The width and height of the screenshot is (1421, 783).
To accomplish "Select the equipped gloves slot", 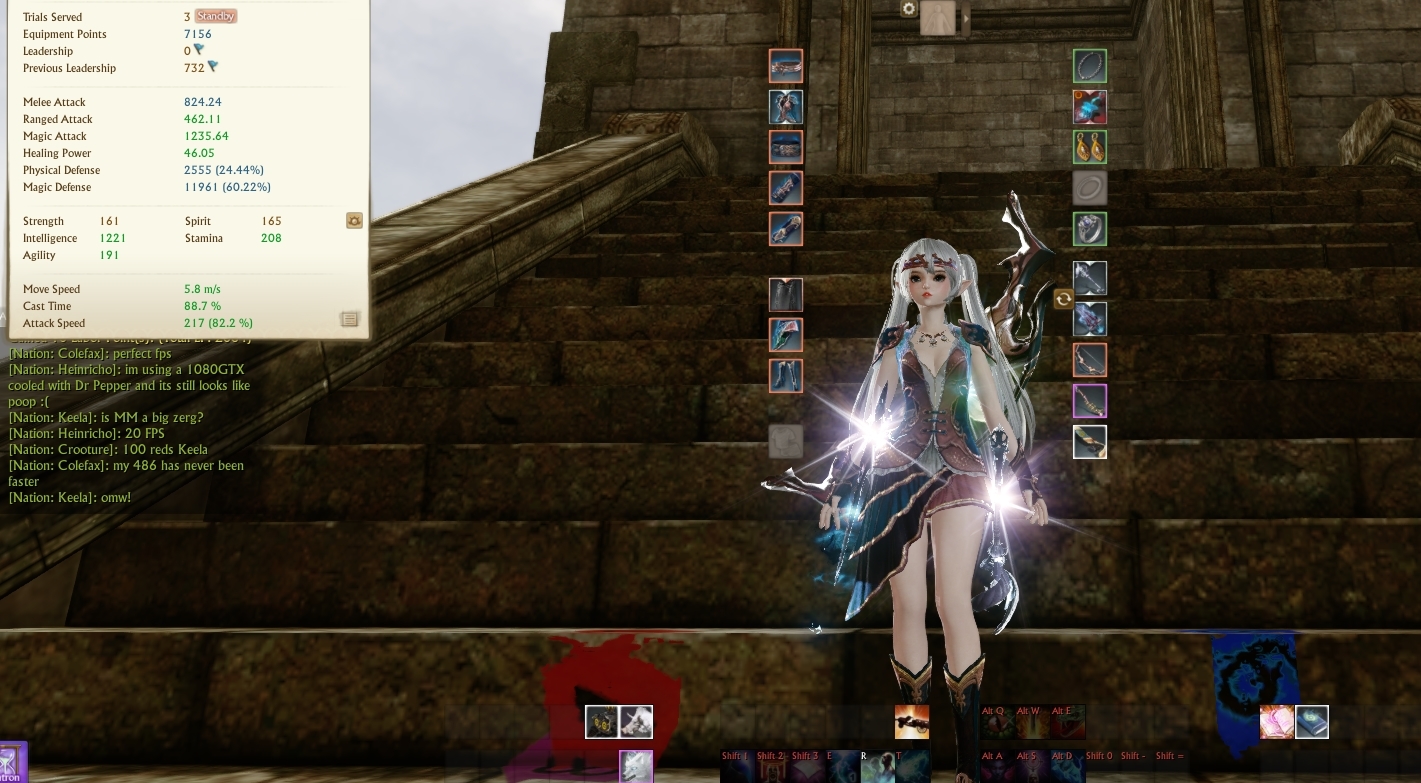I will (x=786, y=228).
